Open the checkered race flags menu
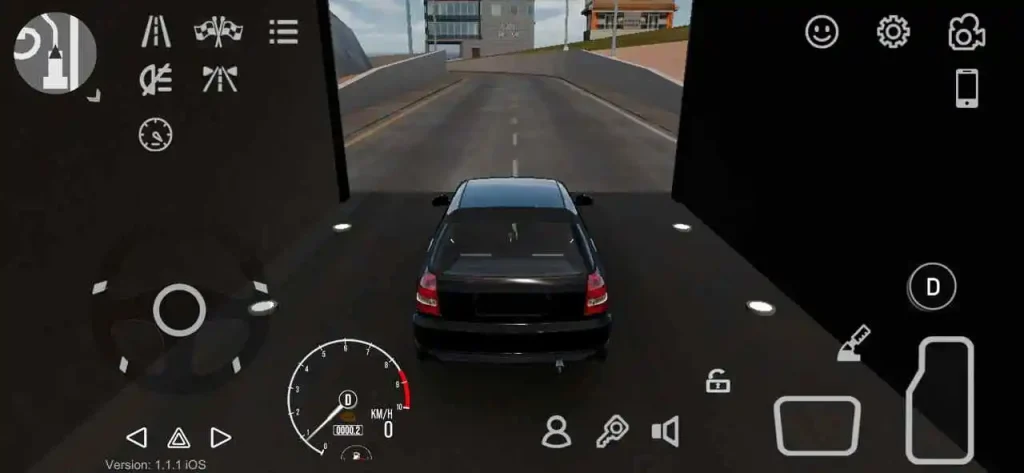This screenshot has width=1024, height=473. pyautogui.click(x=219, y=32)
